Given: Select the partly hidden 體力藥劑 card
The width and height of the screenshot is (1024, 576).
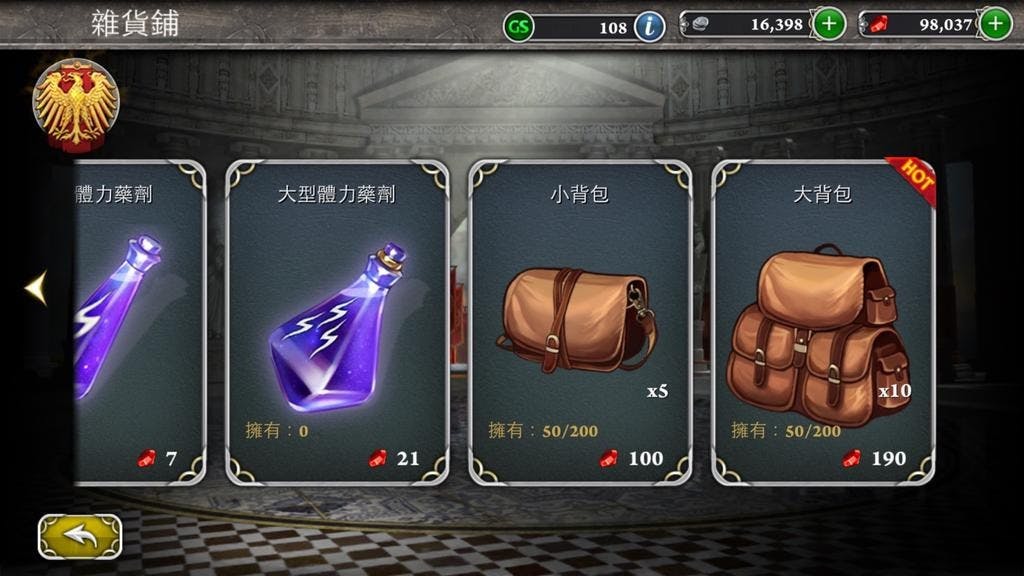Looking at the screenshot, I should [x=135, y=322].
